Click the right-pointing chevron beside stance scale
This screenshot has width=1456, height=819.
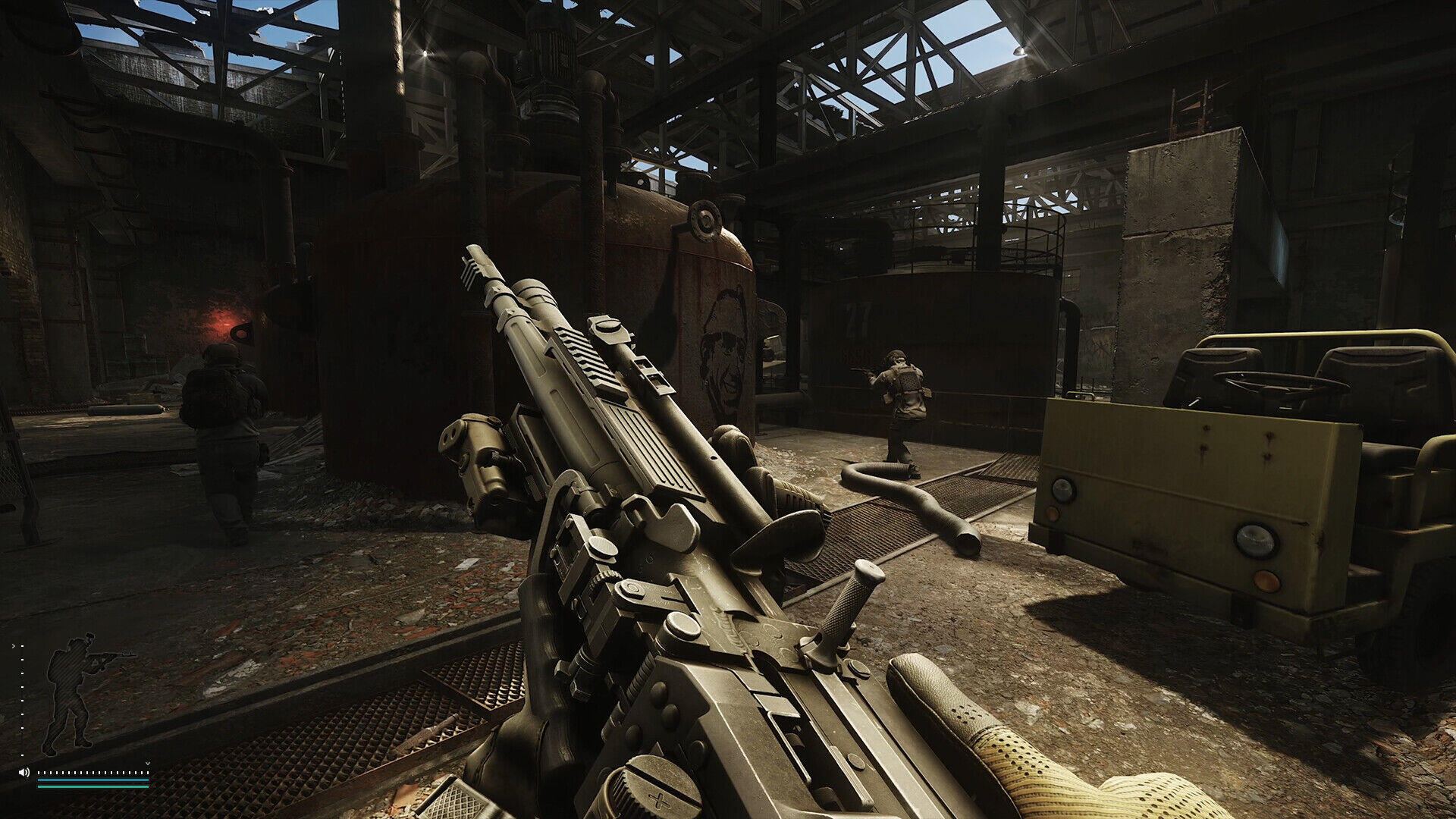(14, 646)
